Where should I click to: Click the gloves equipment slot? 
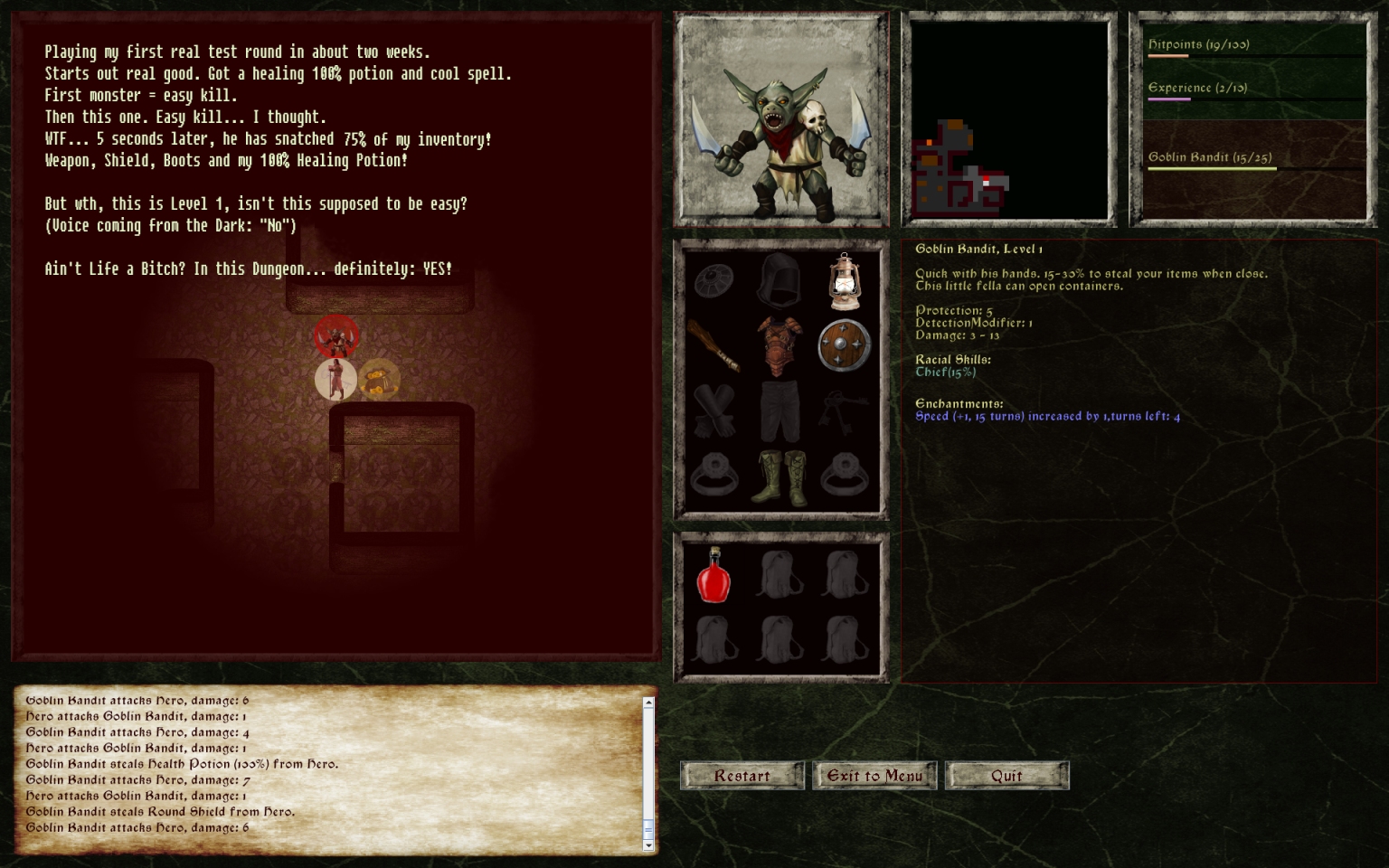(x=713, y=412)
